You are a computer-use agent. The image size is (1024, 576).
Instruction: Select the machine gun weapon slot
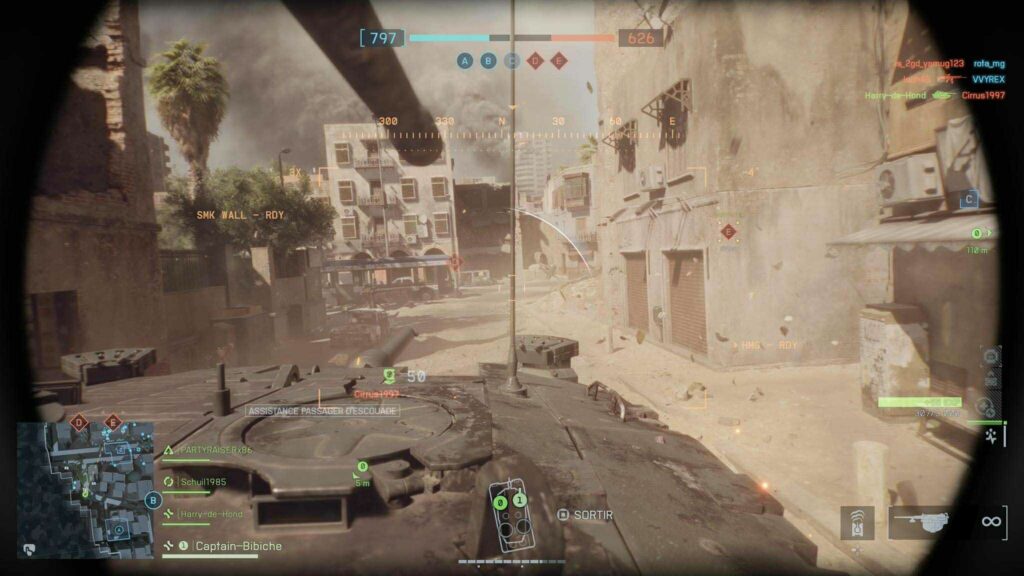coord(917,522)
